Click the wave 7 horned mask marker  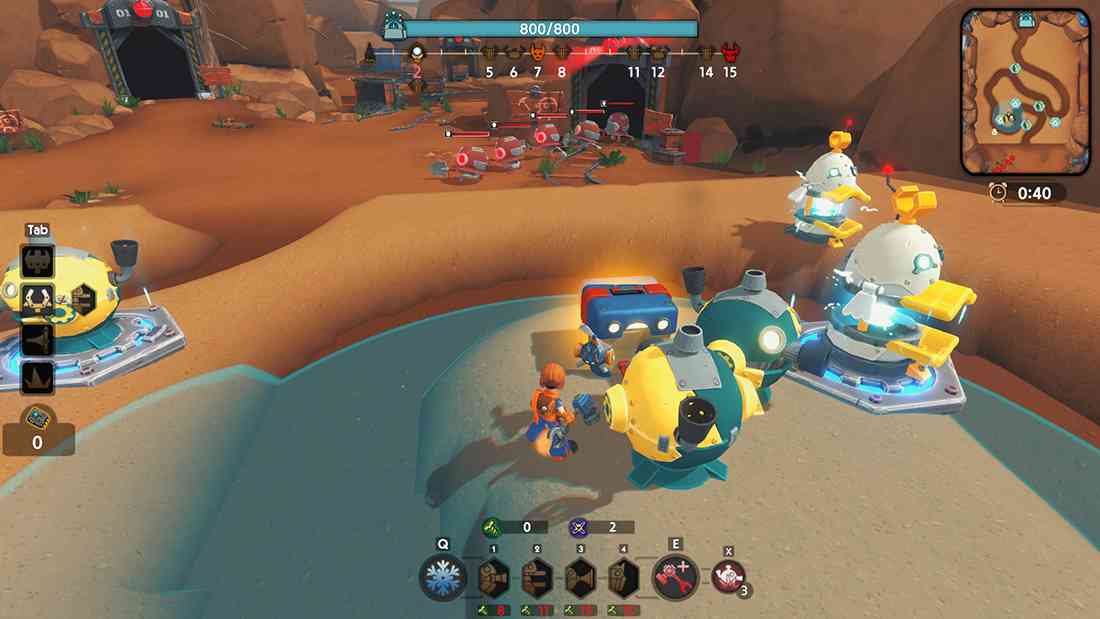tap(537, 53)
